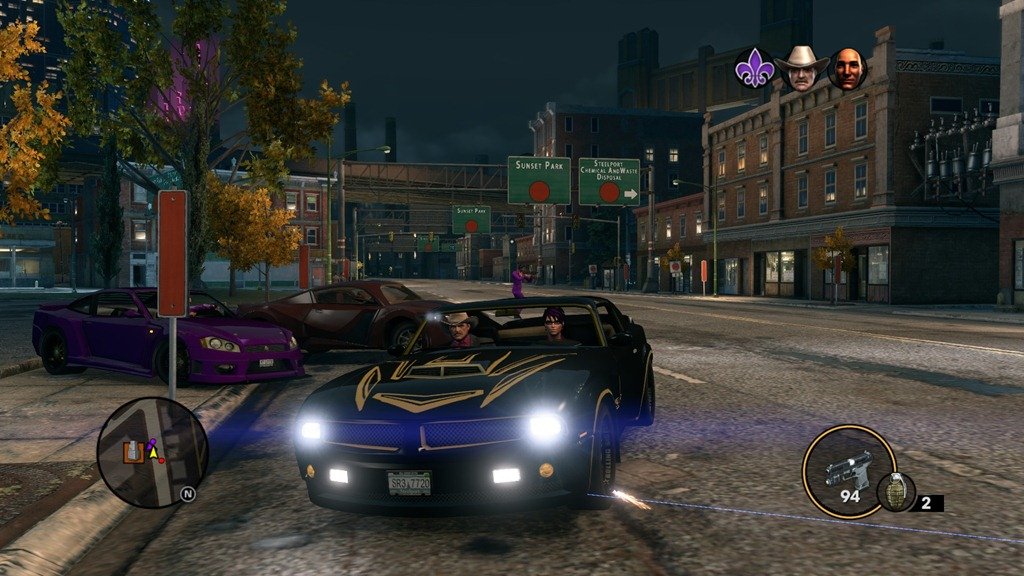Click the cowboy hat homie portrait
The width and height of the screenshot is (1024, 576).
point(802,69)
